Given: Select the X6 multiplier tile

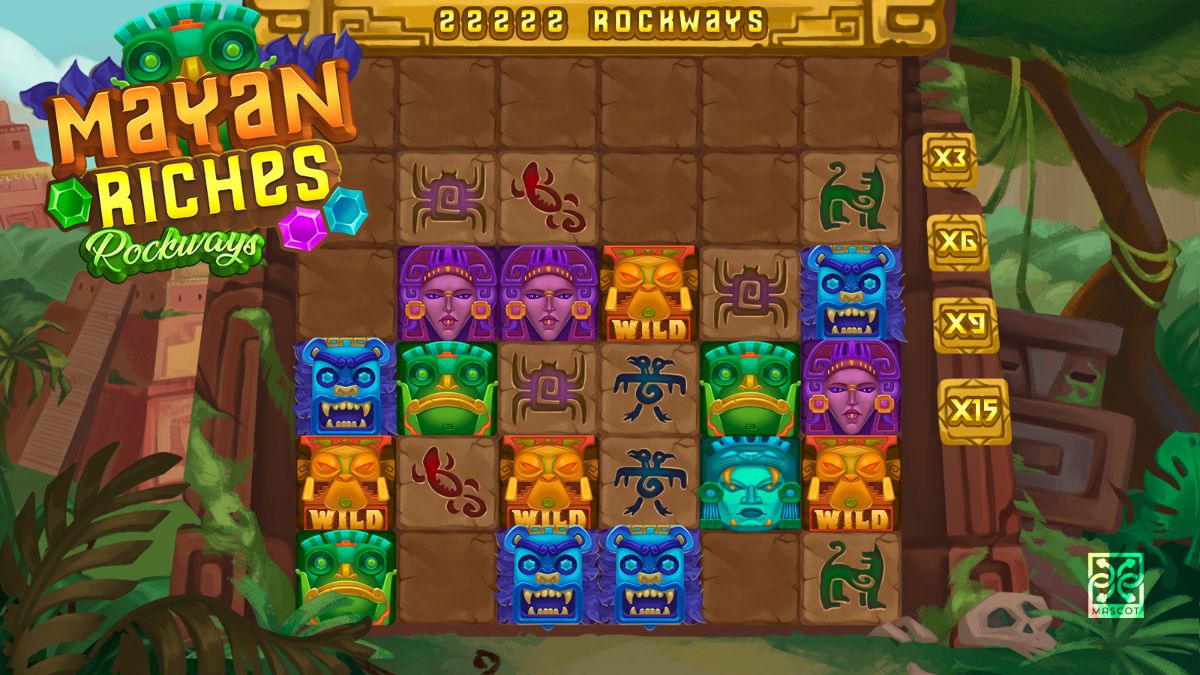Looking at the screenshot, I should 958,243.
